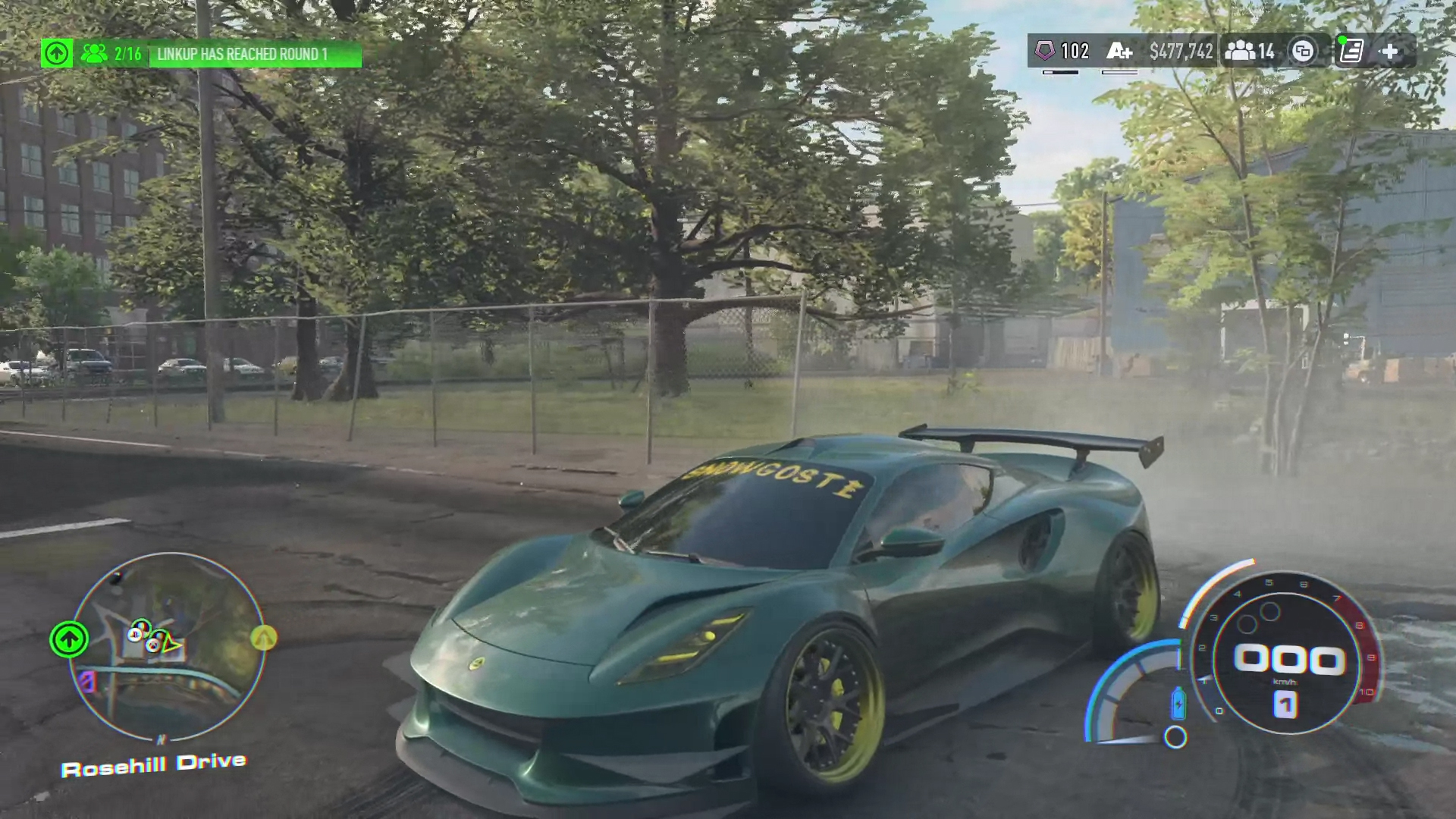Image resolution: width=1456 pixels, height=819 pixels.
Task: Open the crossplay party circle icon
Action: tap(1303, 52)
